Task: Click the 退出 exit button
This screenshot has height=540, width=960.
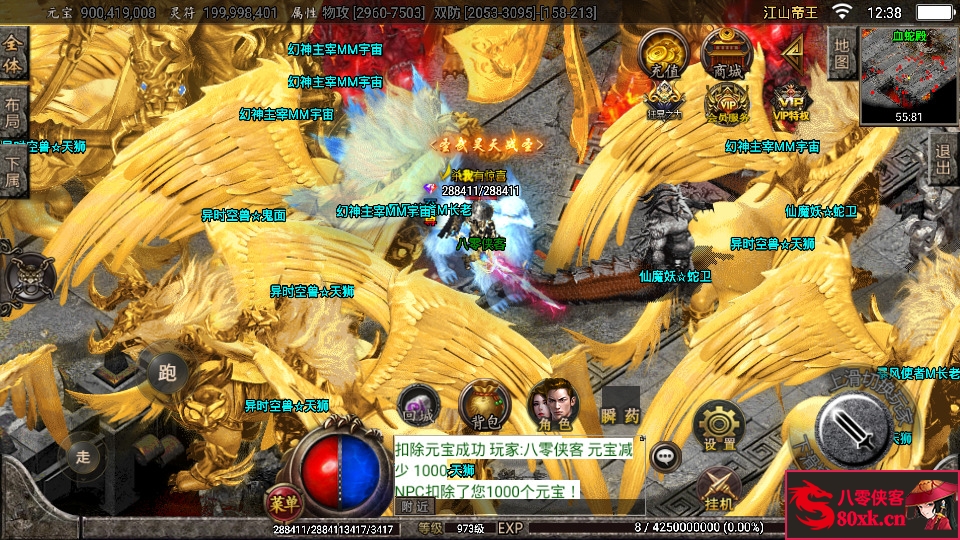Action: pyautogui.click(x=942, y=157)
